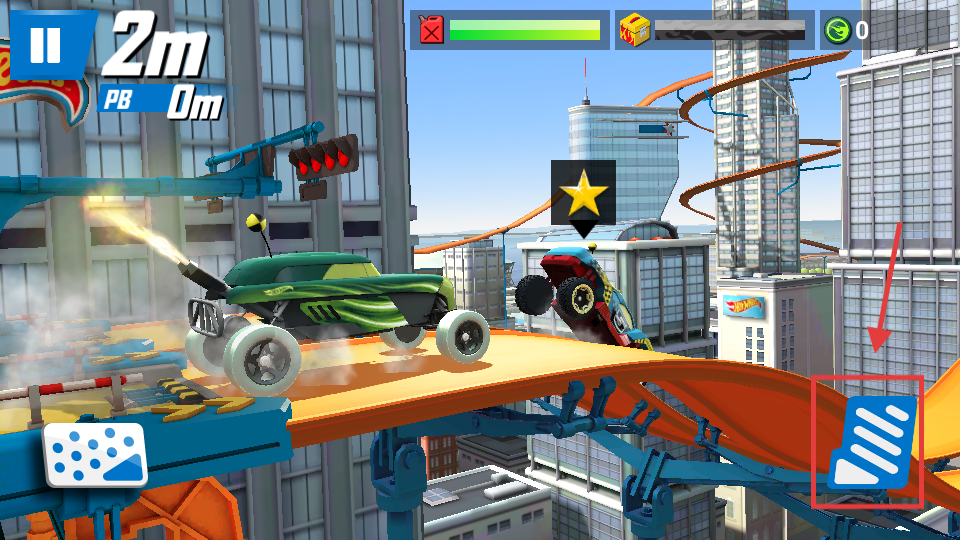
Task: Pause the race with the pause button
Action: (45, 43)
